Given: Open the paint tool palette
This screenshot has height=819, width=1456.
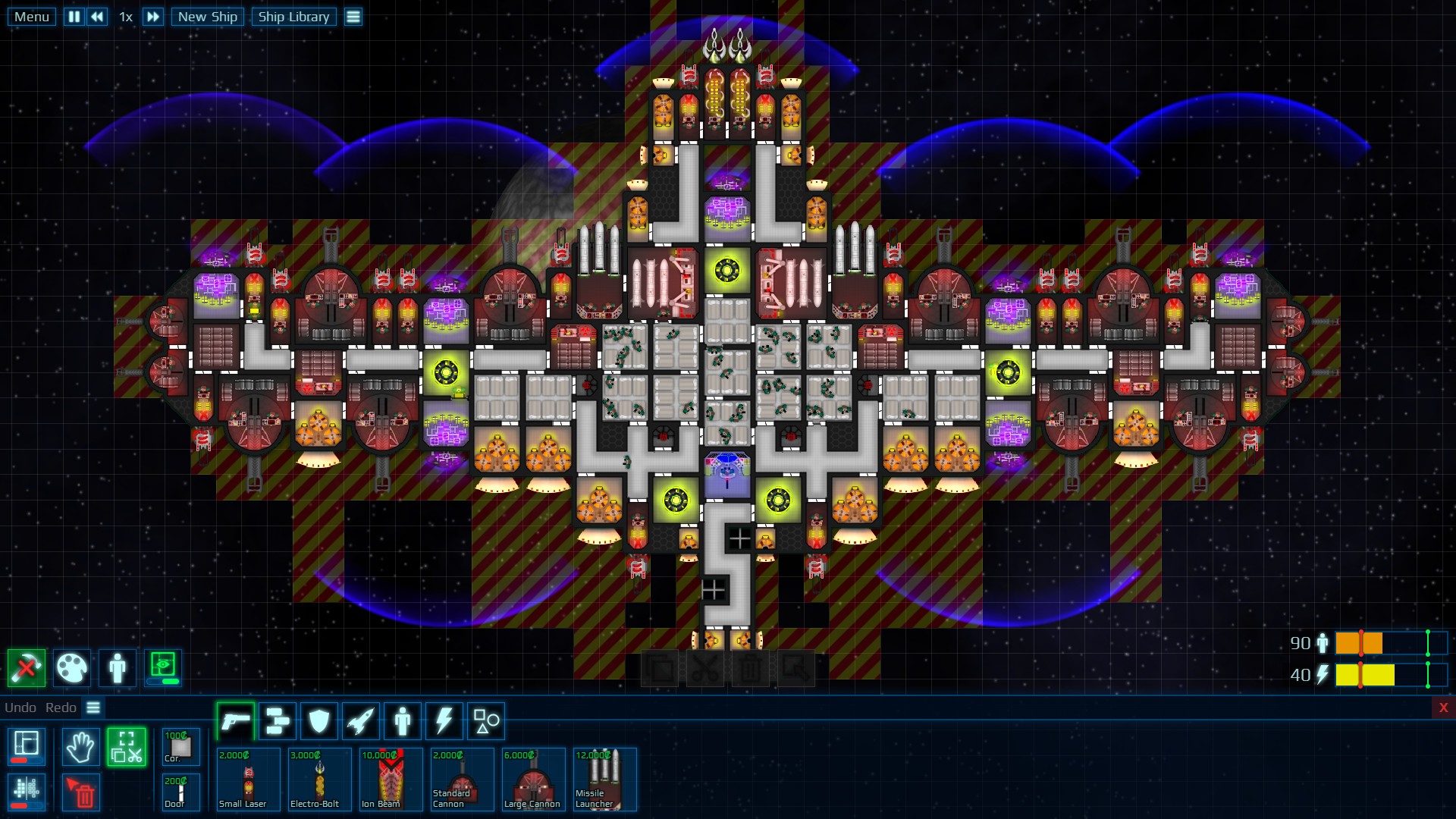Looking at the screenshot, I should click(72, 668).
